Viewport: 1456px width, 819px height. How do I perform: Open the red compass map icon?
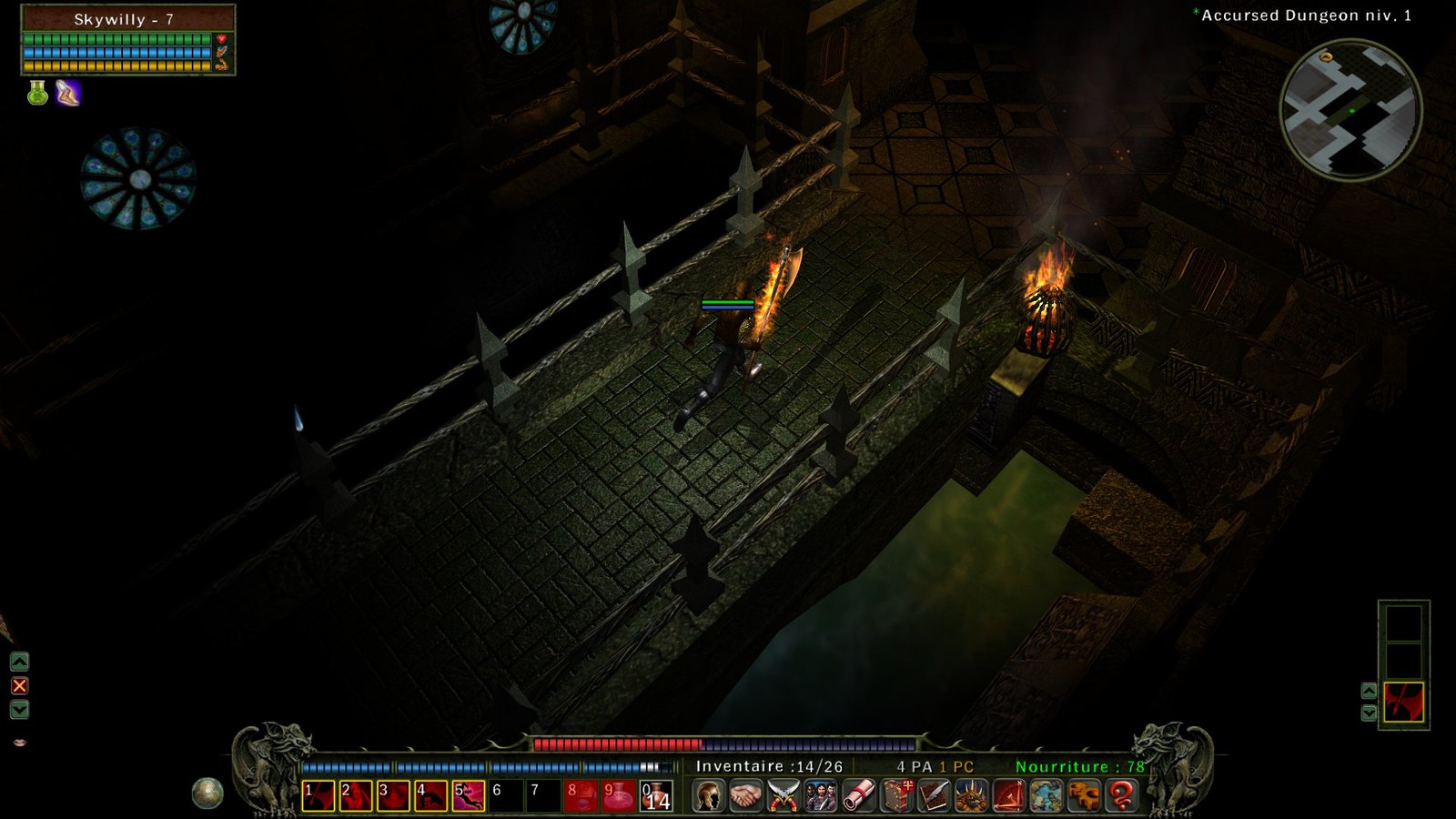coord(1008,795)
